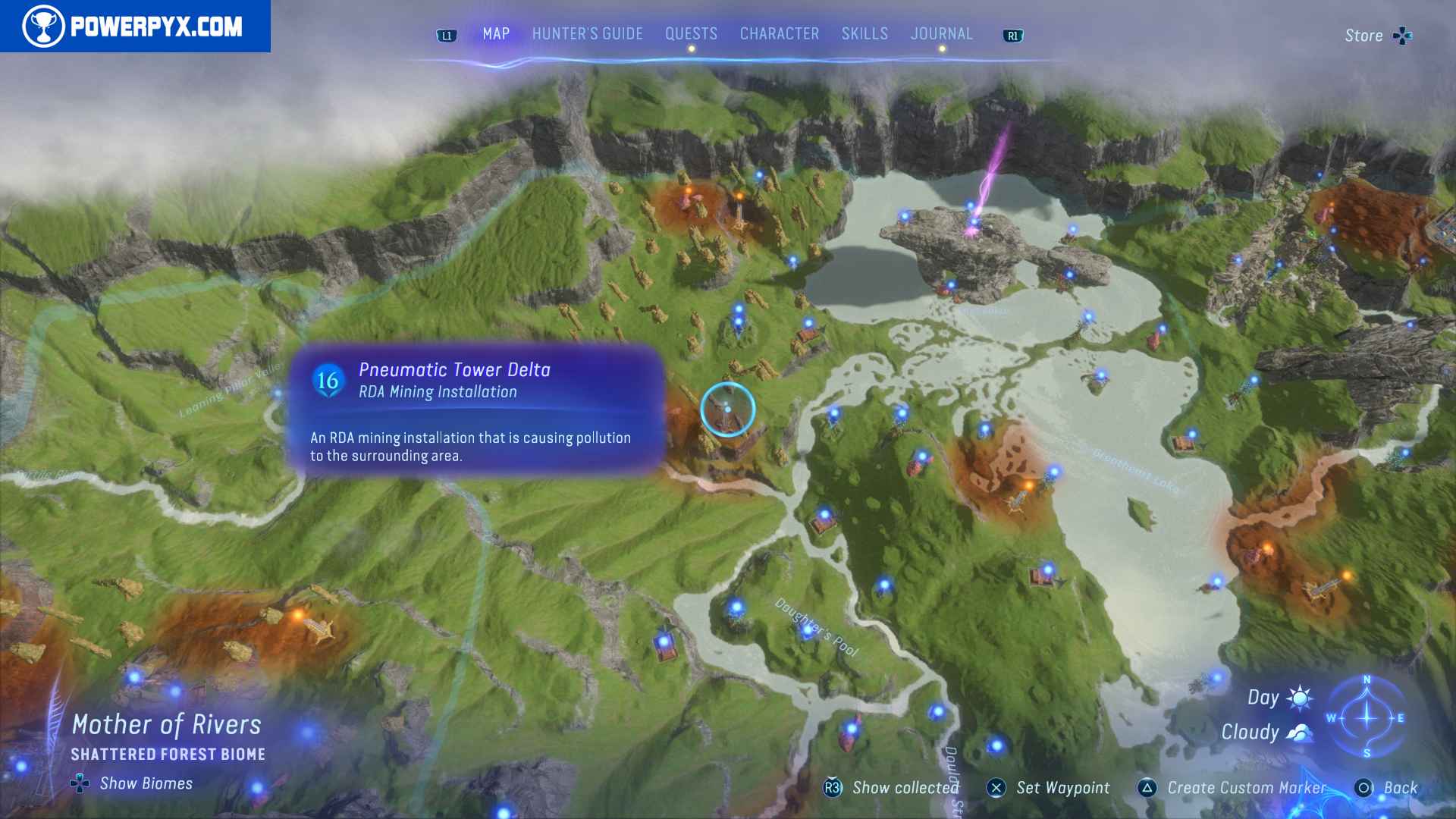Click the circular map cursor highlight
The width and height of the screenshot is (1456, 819).
pyautogui.click(x=726, y=408)
